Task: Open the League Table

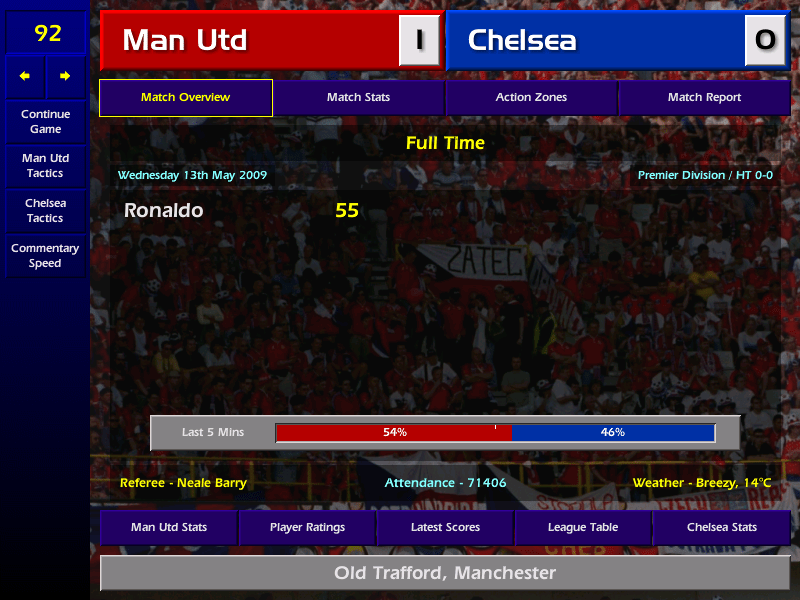Action: click(x=583, y=527)
